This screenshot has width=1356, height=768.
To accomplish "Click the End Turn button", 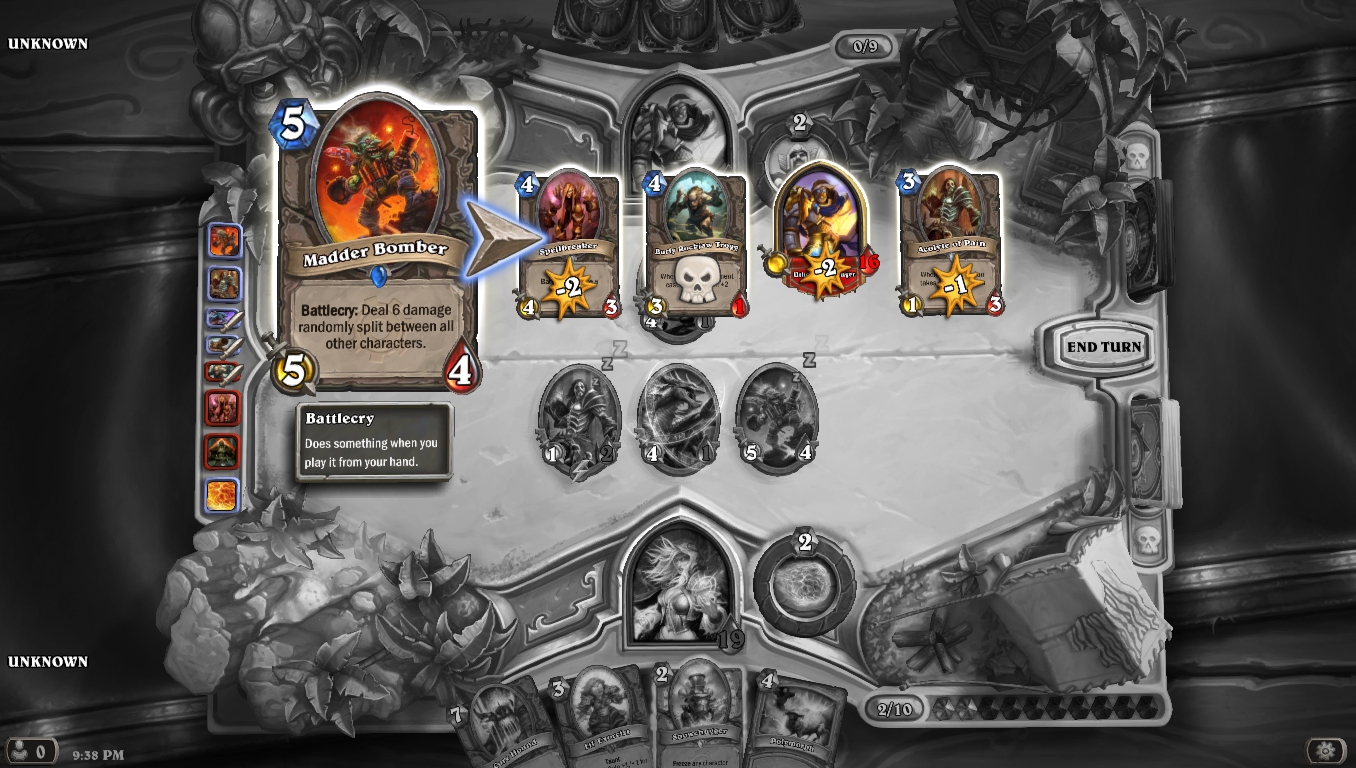I will [x=1103, y=347].
